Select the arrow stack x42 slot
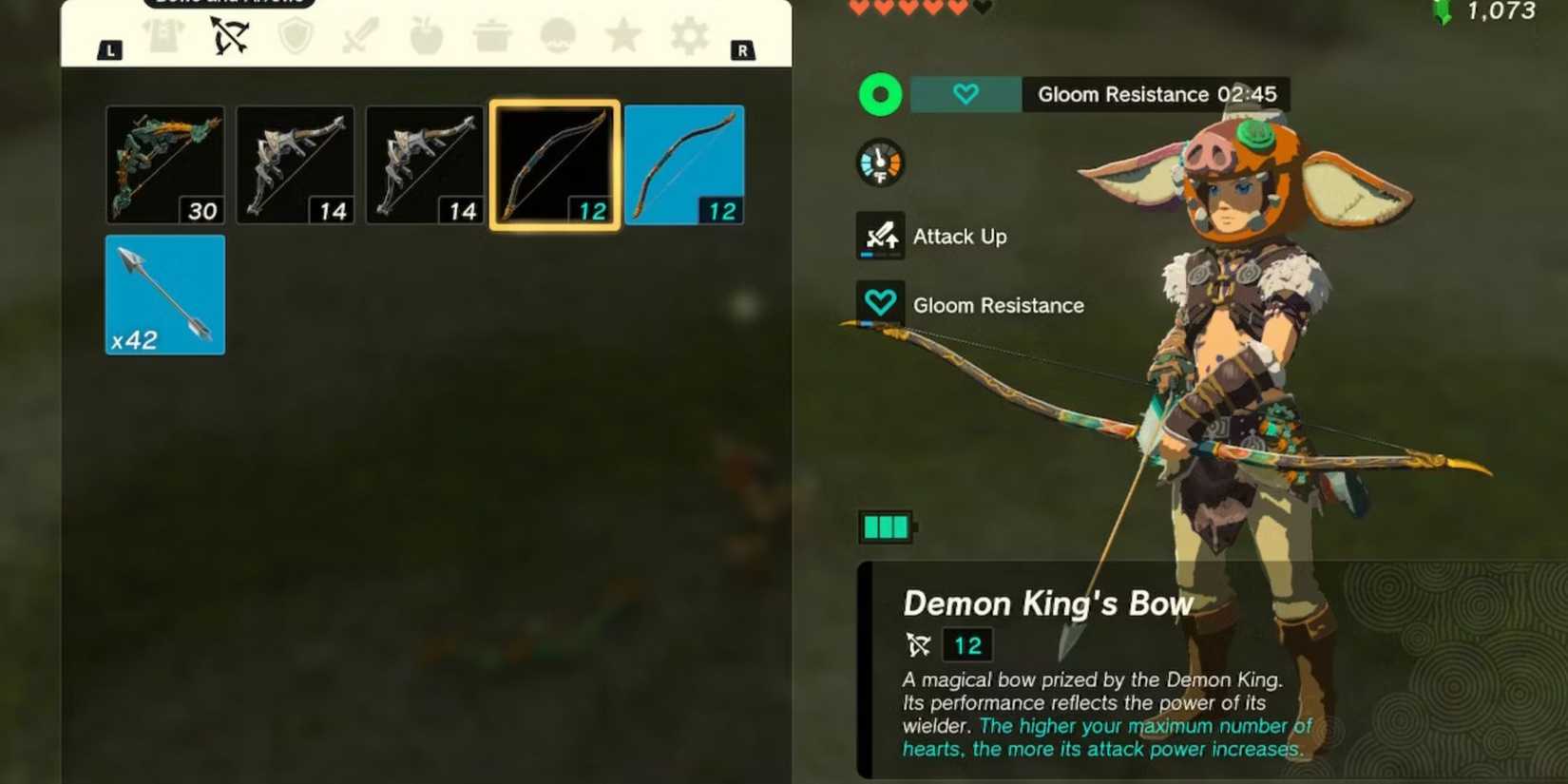1568x784 pixels. 164,294
